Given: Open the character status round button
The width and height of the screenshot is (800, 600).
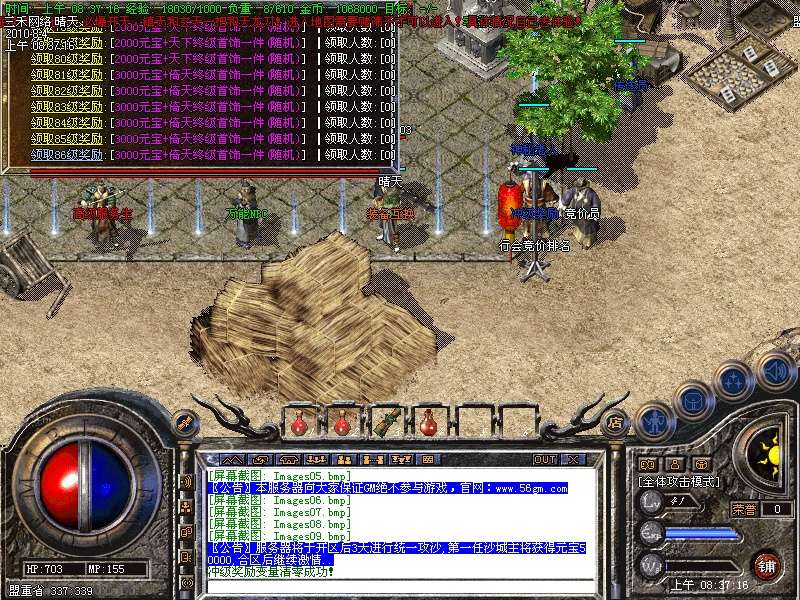Looking at the screenshot, I should pyautogui.click(x=655, y=420).
